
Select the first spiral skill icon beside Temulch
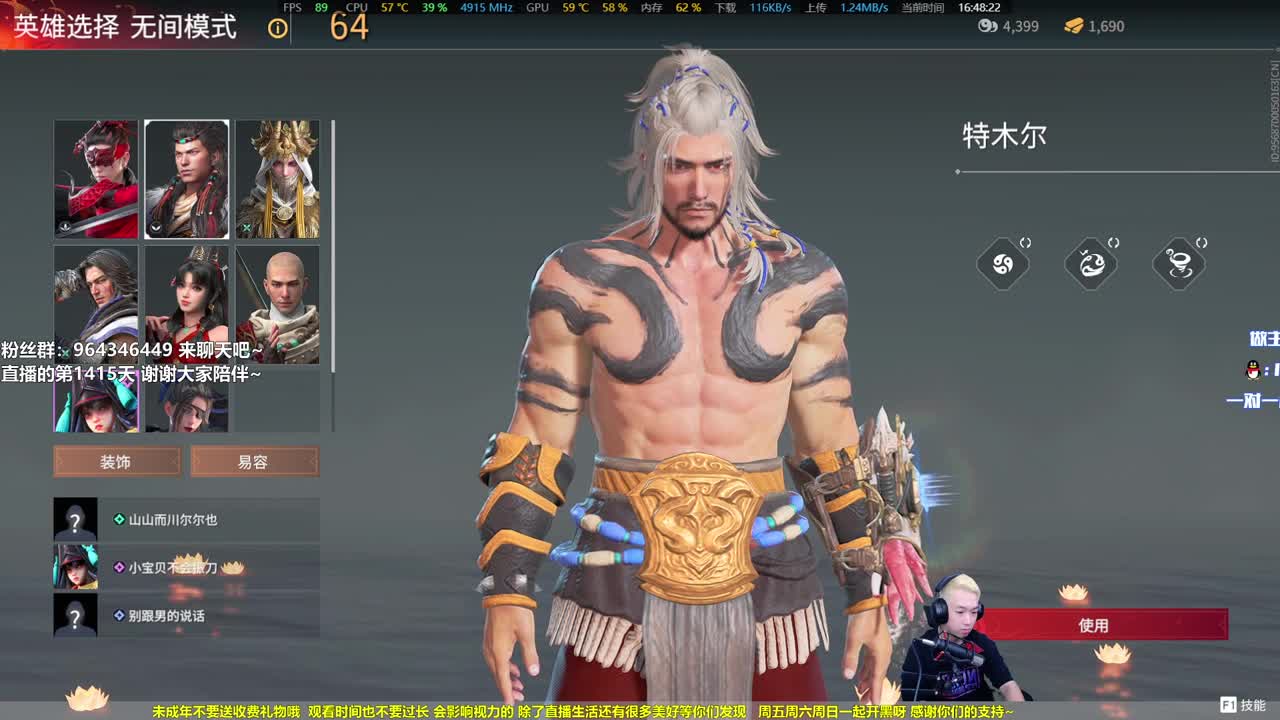pyautogui.click(x=1003, y=263)
